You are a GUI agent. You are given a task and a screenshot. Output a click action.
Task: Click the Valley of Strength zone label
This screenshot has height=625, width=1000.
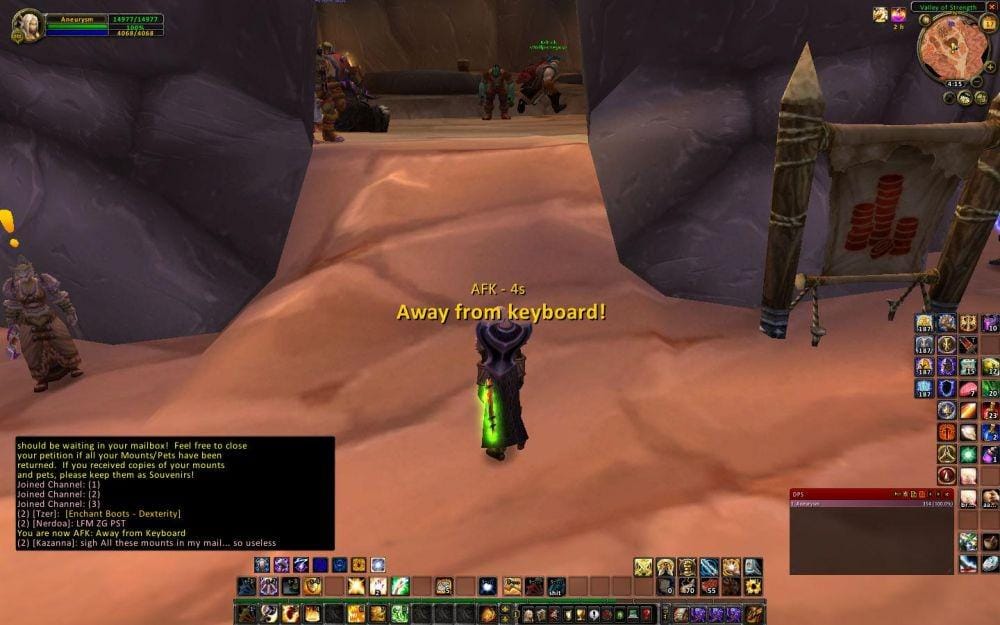click(948, 7)
